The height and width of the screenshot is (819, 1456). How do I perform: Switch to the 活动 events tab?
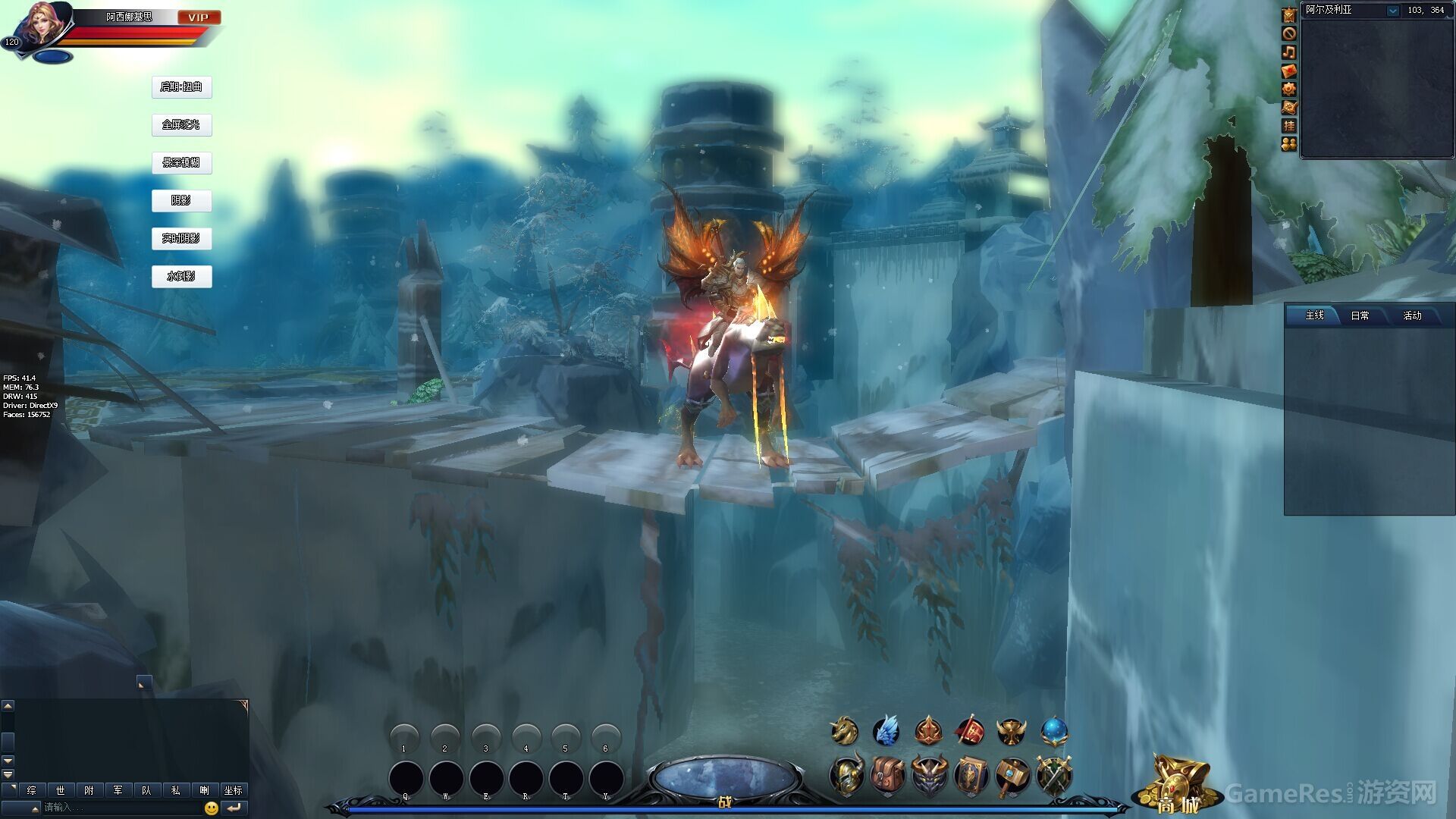coord(1412,315)
